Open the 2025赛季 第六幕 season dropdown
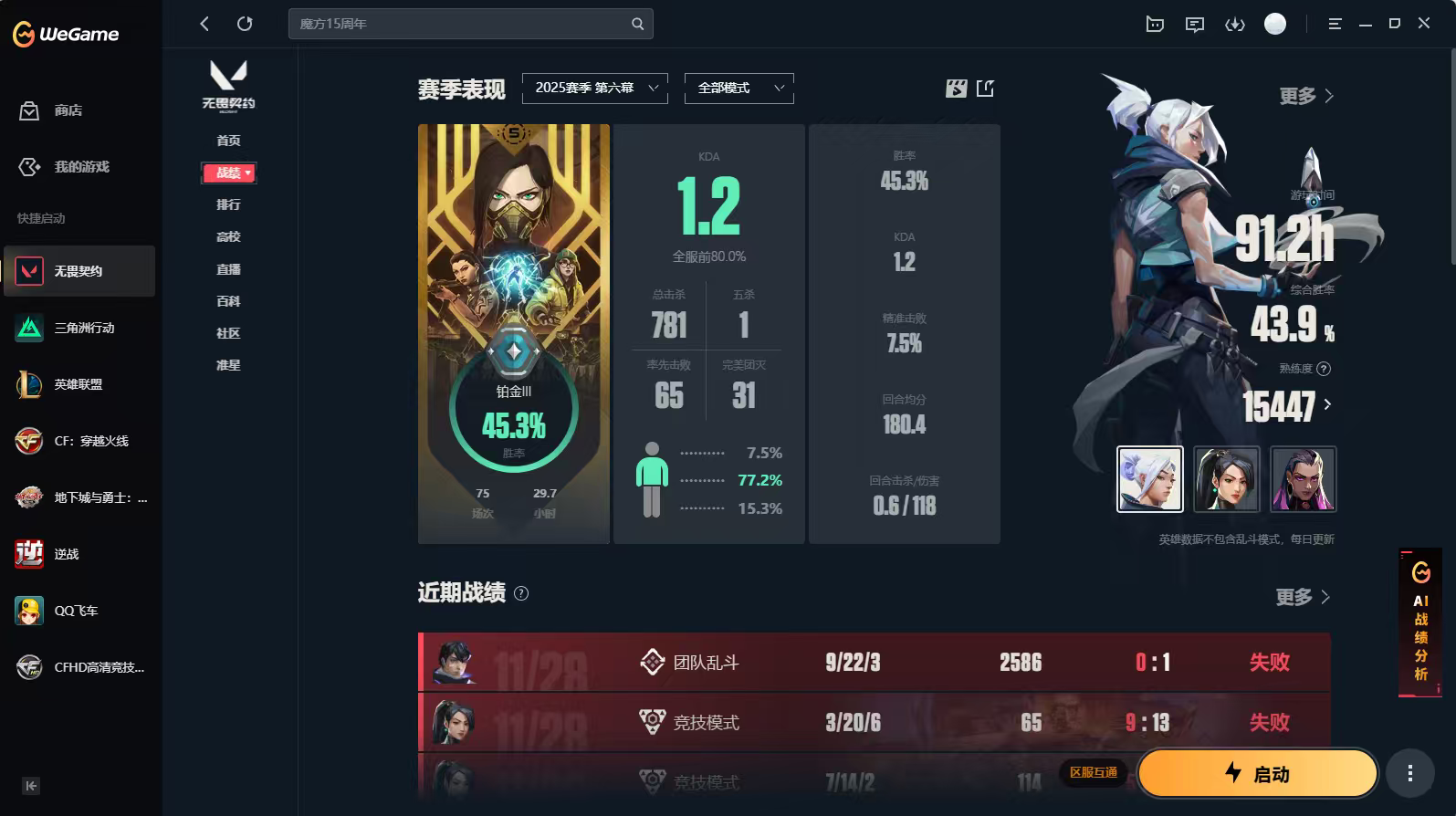 [x=594, y=88]
